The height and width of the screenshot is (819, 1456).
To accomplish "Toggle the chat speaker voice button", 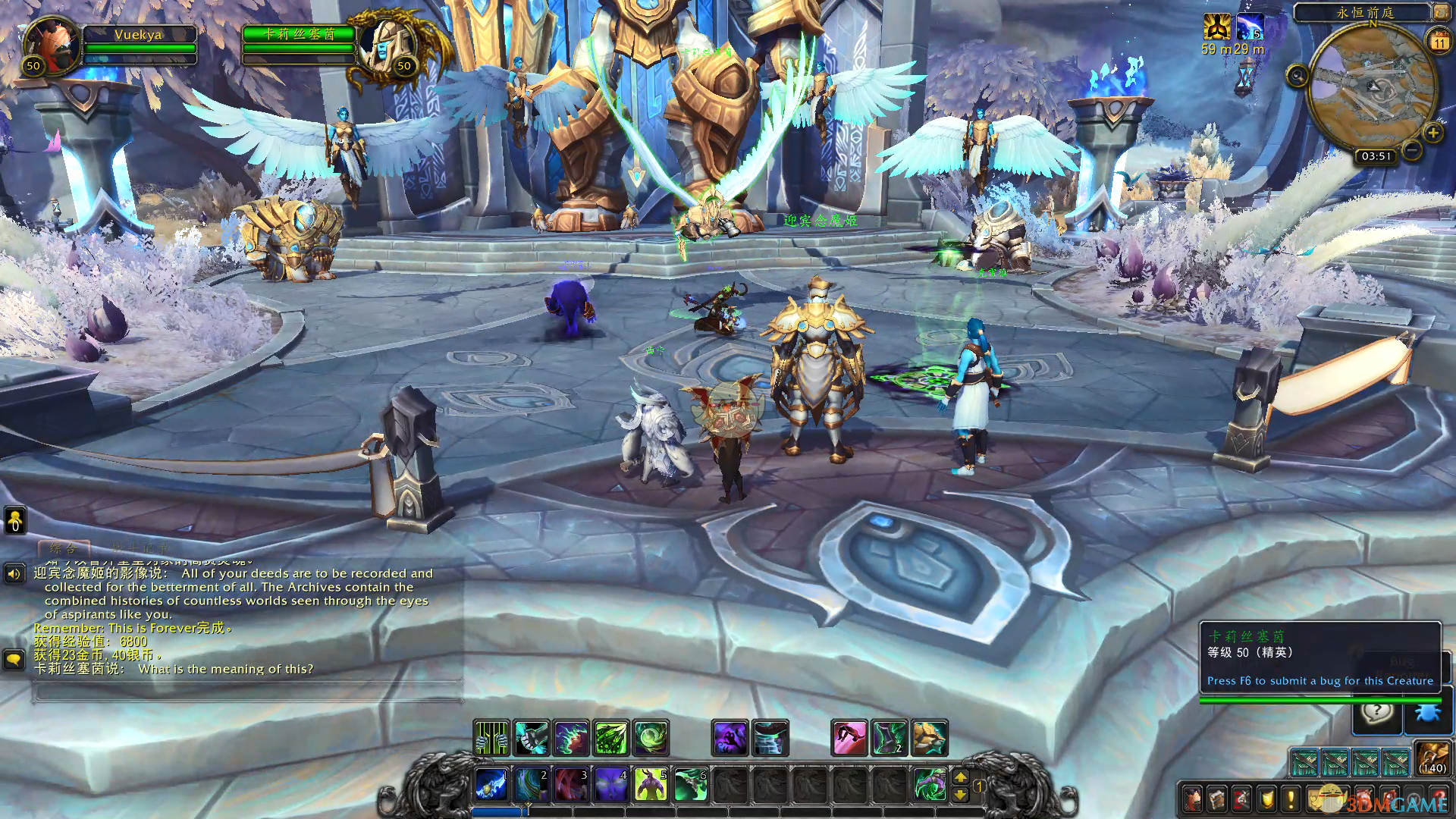I will [x=14, y=573].
